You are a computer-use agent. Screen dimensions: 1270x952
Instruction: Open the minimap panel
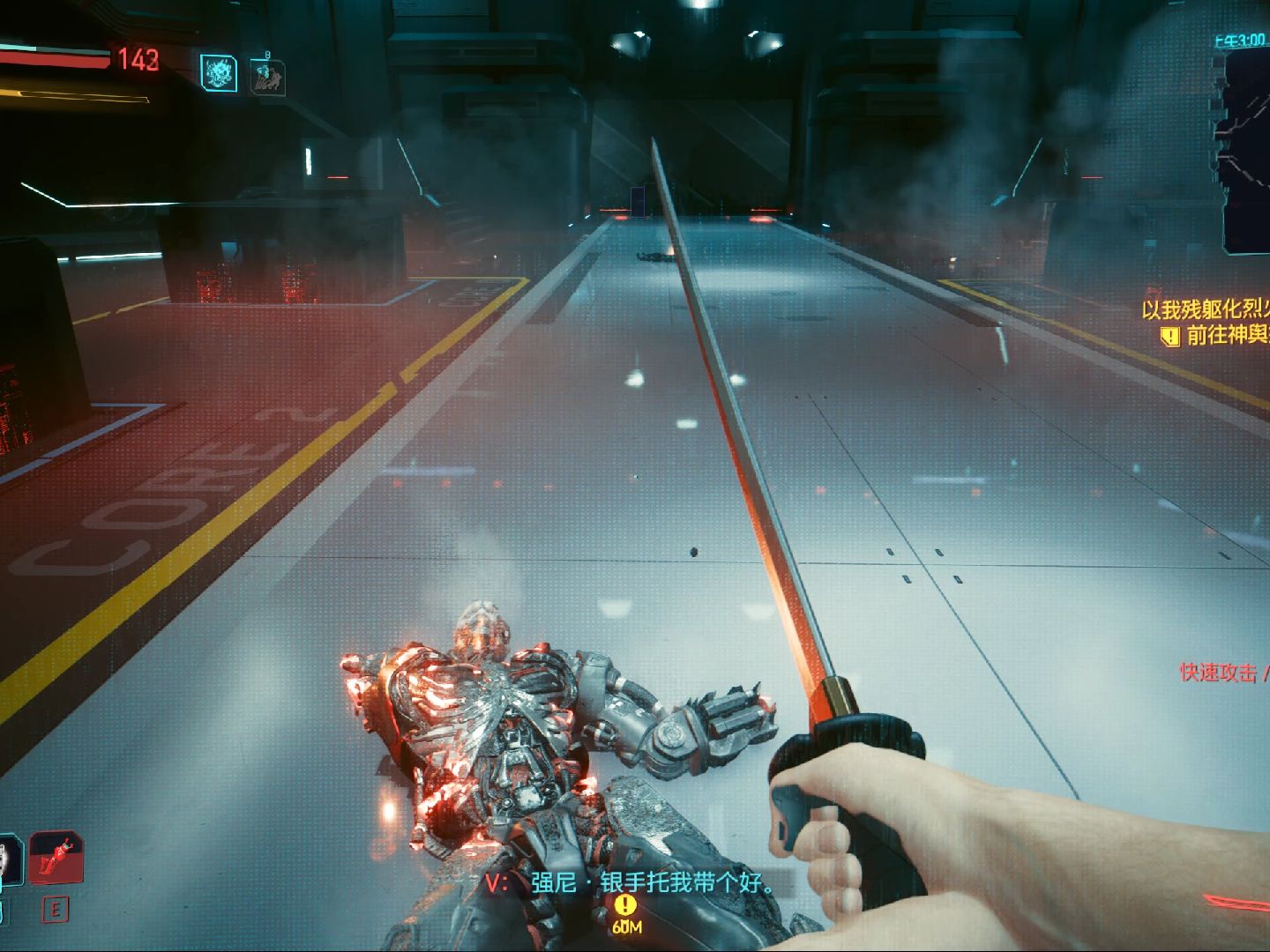pos(1242,148)
